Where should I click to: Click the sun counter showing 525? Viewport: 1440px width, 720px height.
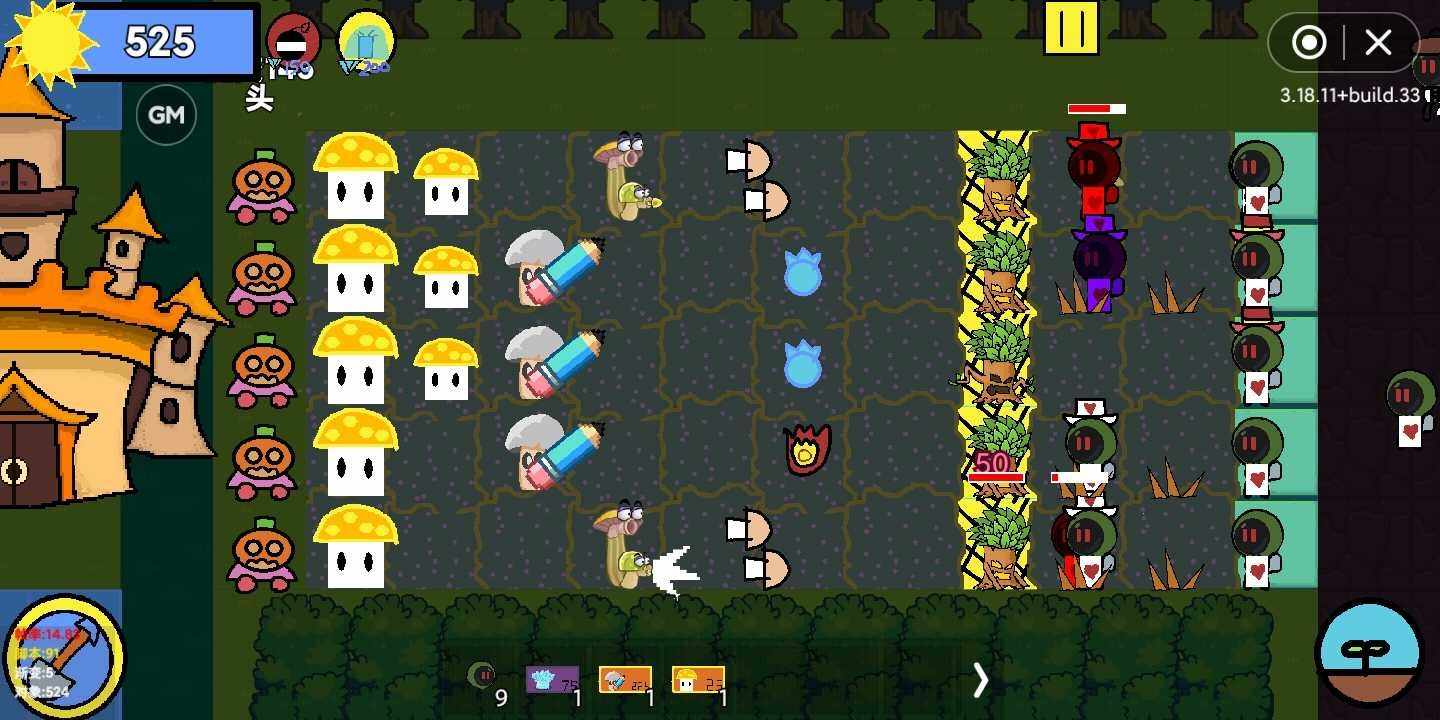(160, 42)
